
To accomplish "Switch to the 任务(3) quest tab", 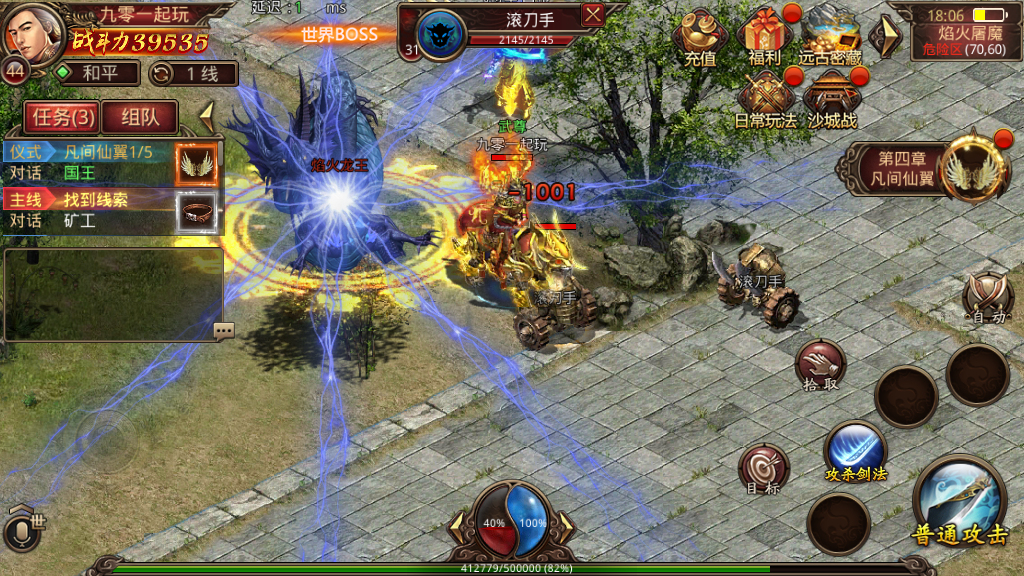I will click(64, 117).
